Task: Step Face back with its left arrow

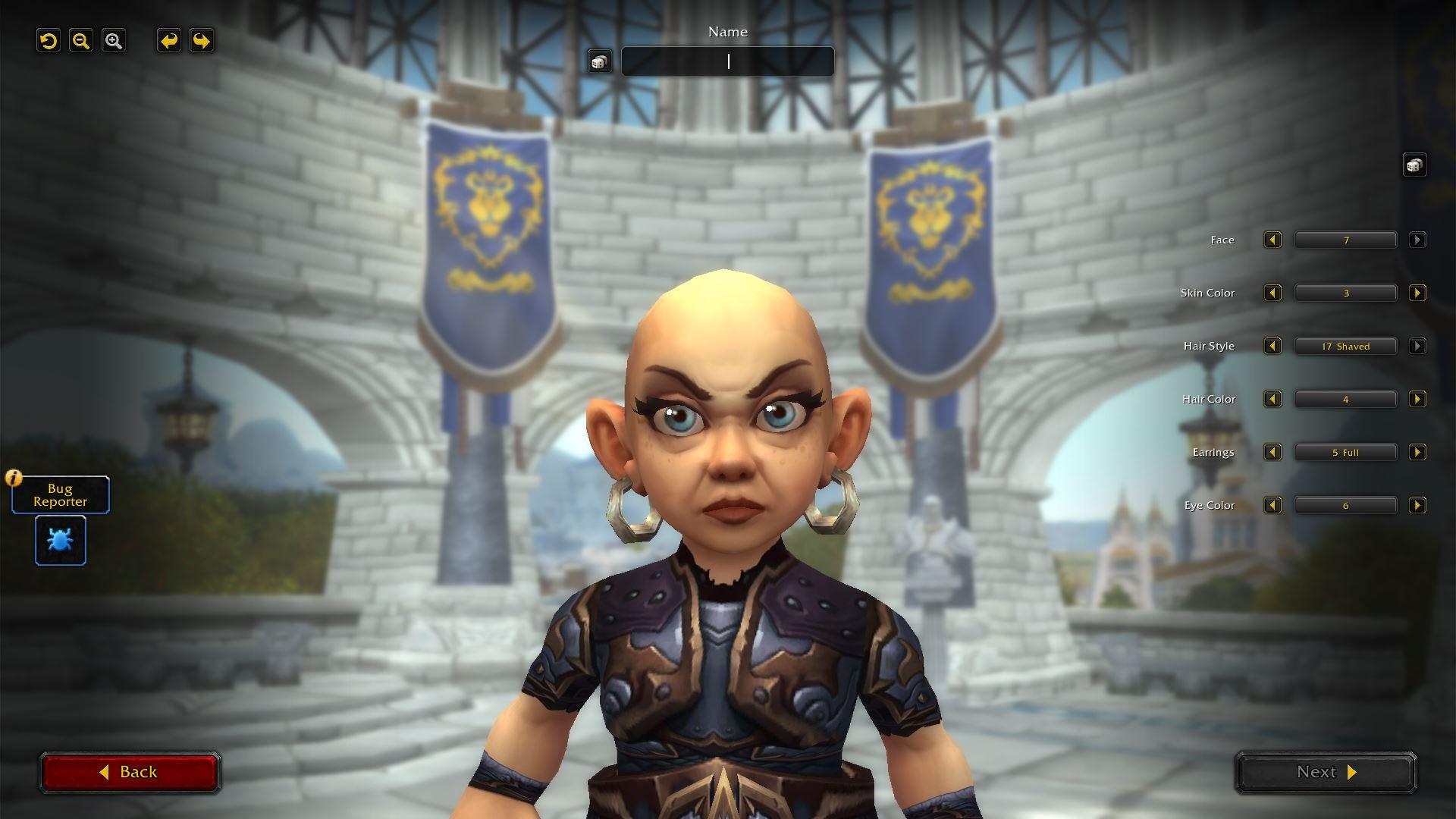Action: click(1272, 240)
